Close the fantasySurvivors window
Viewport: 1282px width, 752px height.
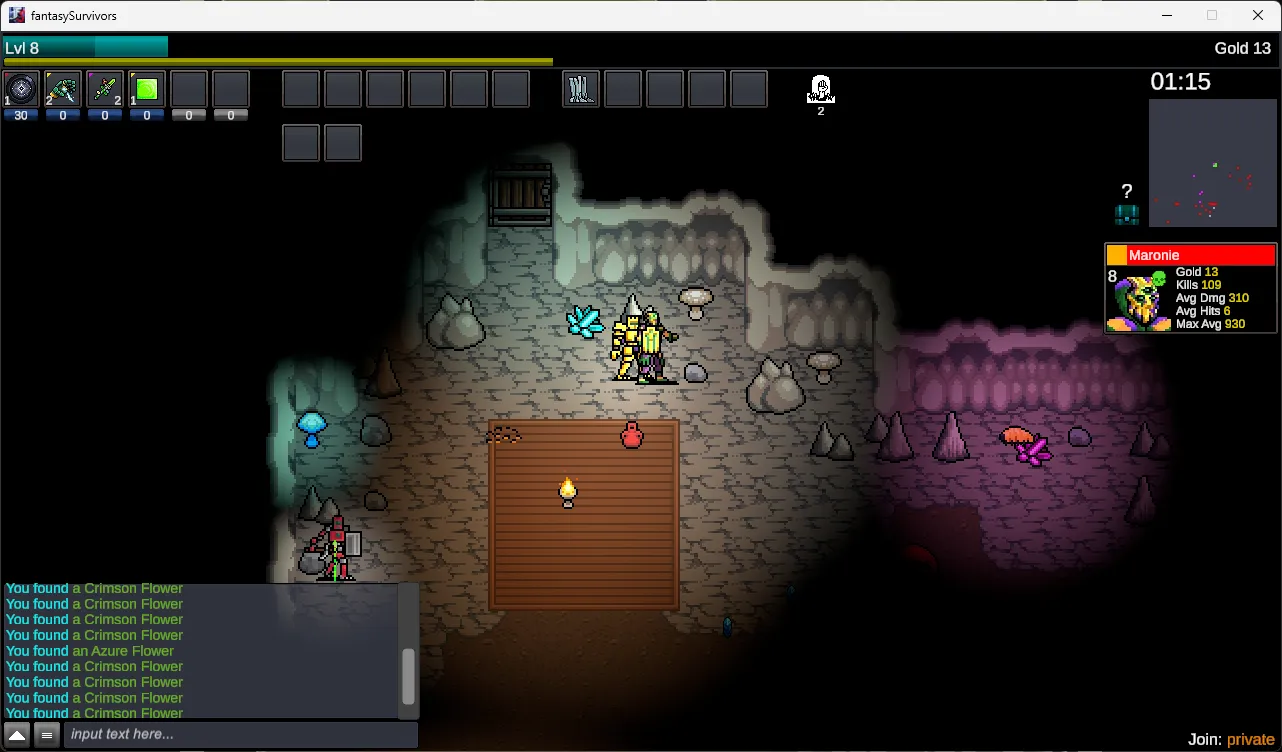(1258, 15)
